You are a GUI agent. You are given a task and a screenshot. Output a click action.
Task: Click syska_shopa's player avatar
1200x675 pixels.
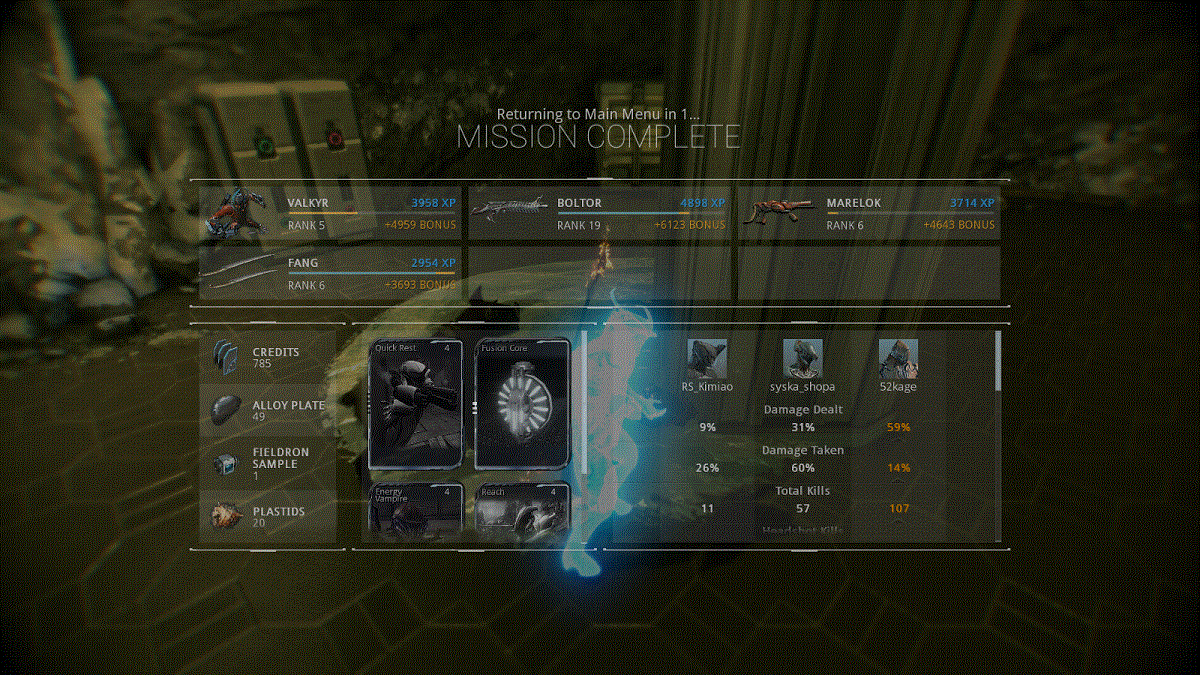click(x=802, y=359)
